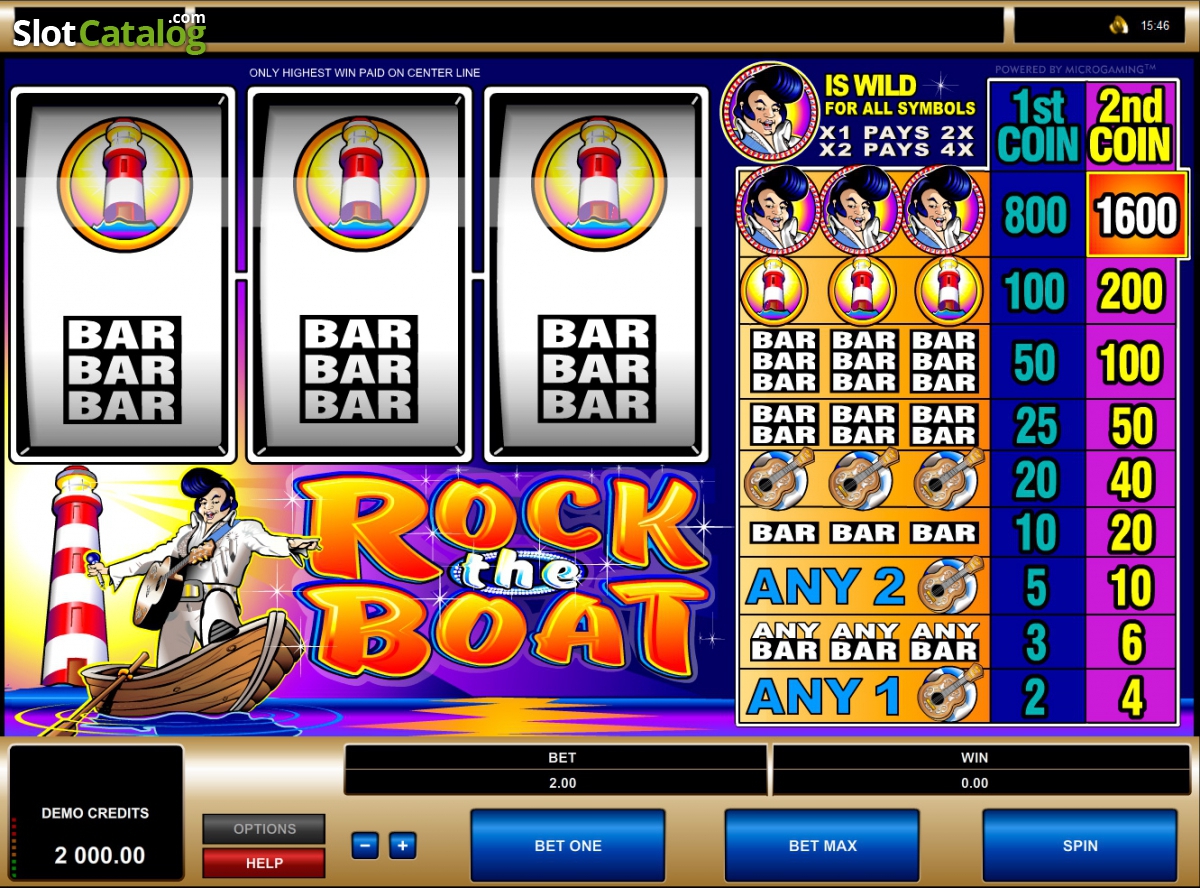This screenshot has height=888, width=1200.
Task: Open the Options menu
Action: click(x=264, y=829)
